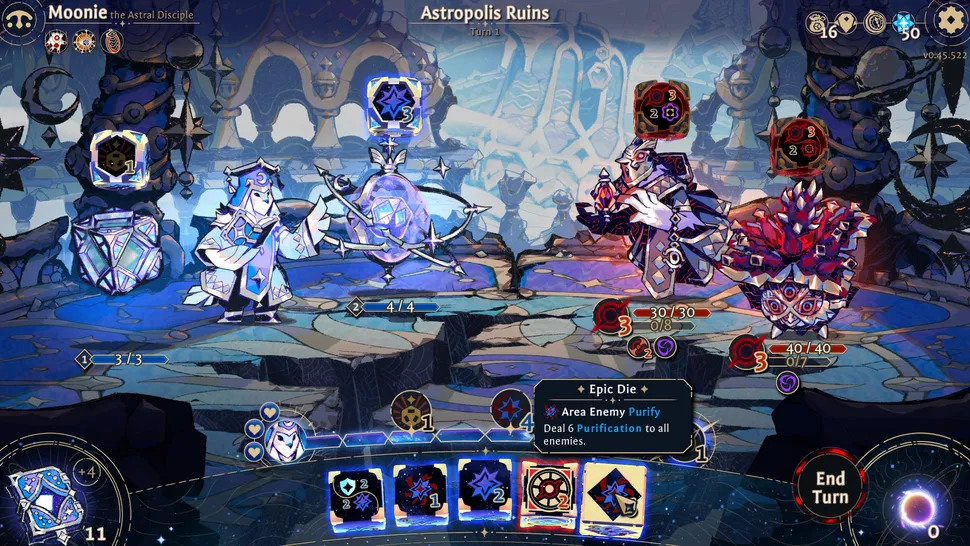Inspect the white and red creature relic
The image size is (970, 546).
[x=56, y=41]
